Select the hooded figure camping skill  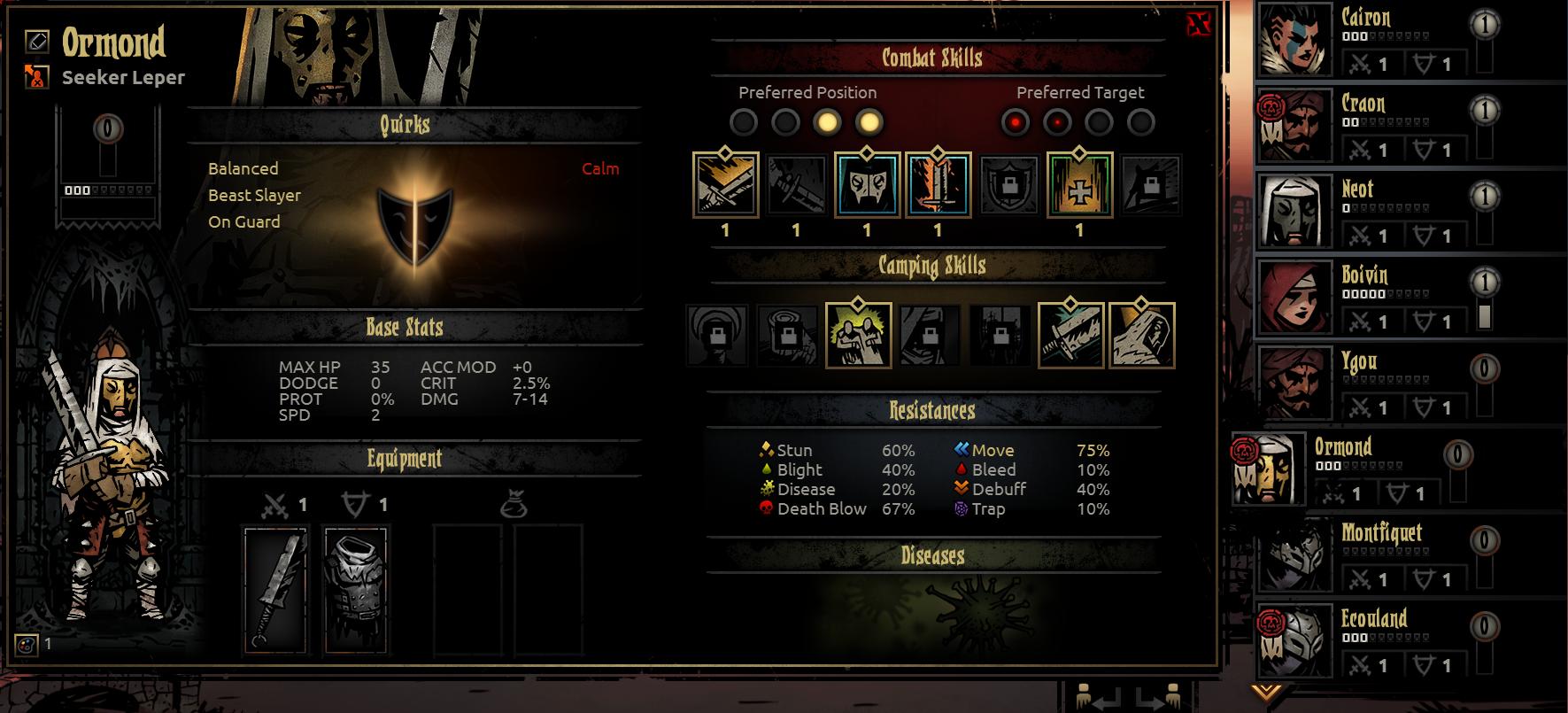(1141, 335)
